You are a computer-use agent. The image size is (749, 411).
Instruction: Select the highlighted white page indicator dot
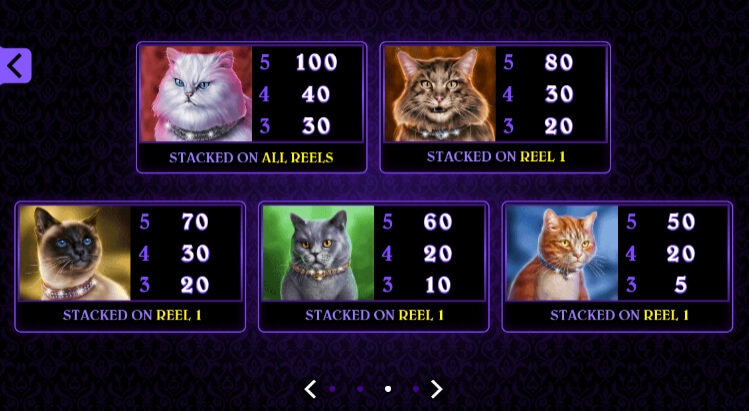(387, 389)
